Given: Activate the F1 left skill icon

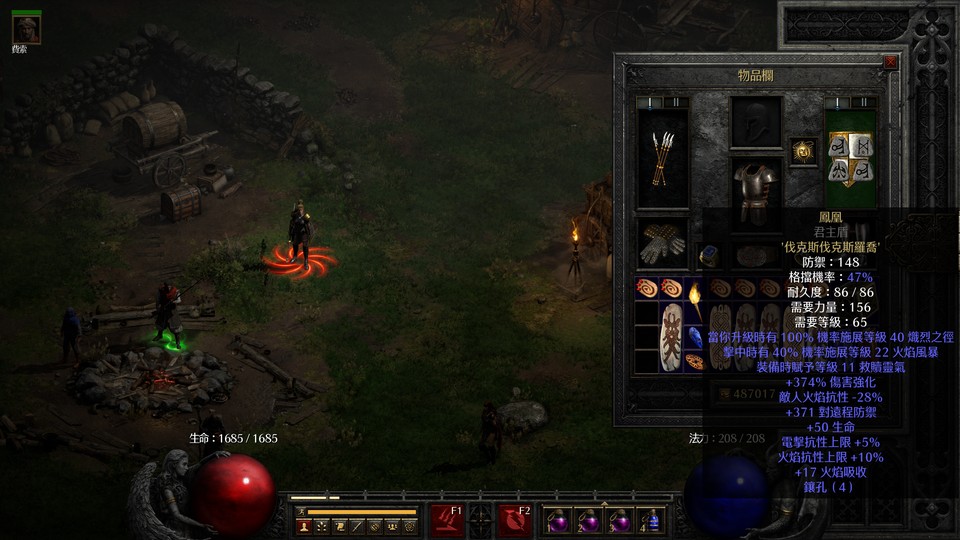Looking at the screenshot, I should pos(447,520).
